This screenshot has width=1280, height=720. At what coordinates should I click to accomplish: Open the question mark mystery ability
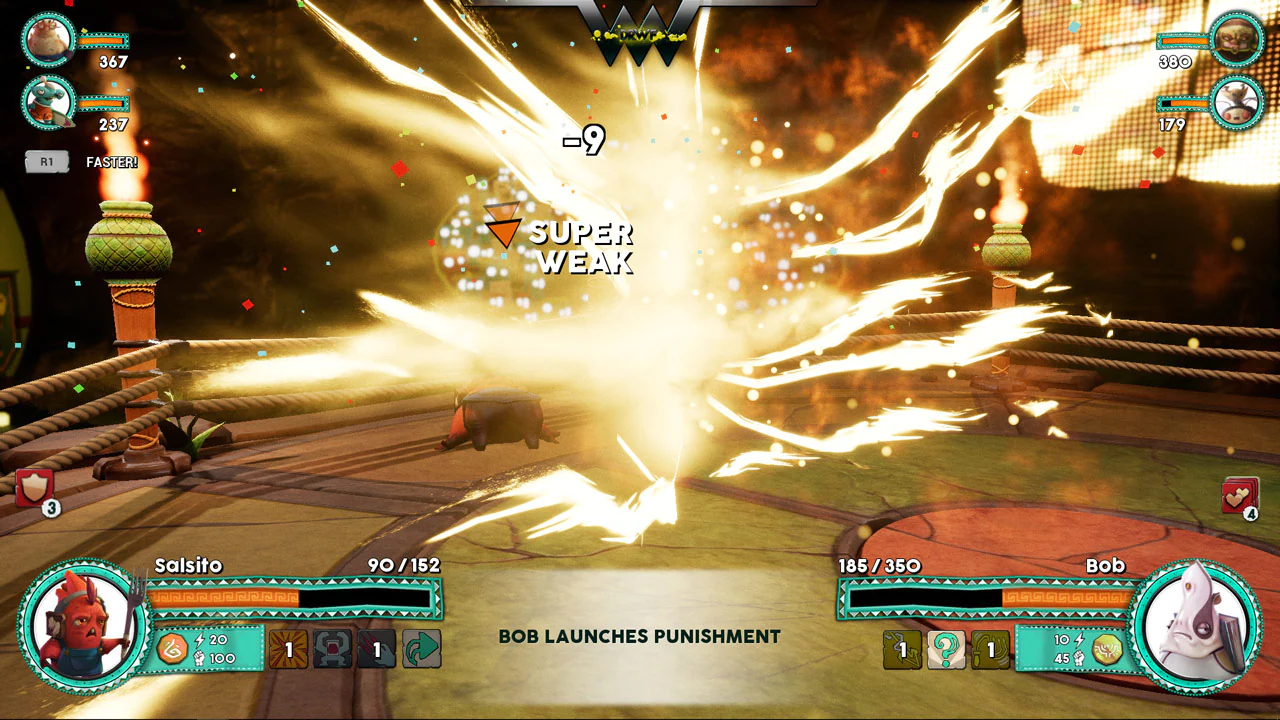(947, 649)
